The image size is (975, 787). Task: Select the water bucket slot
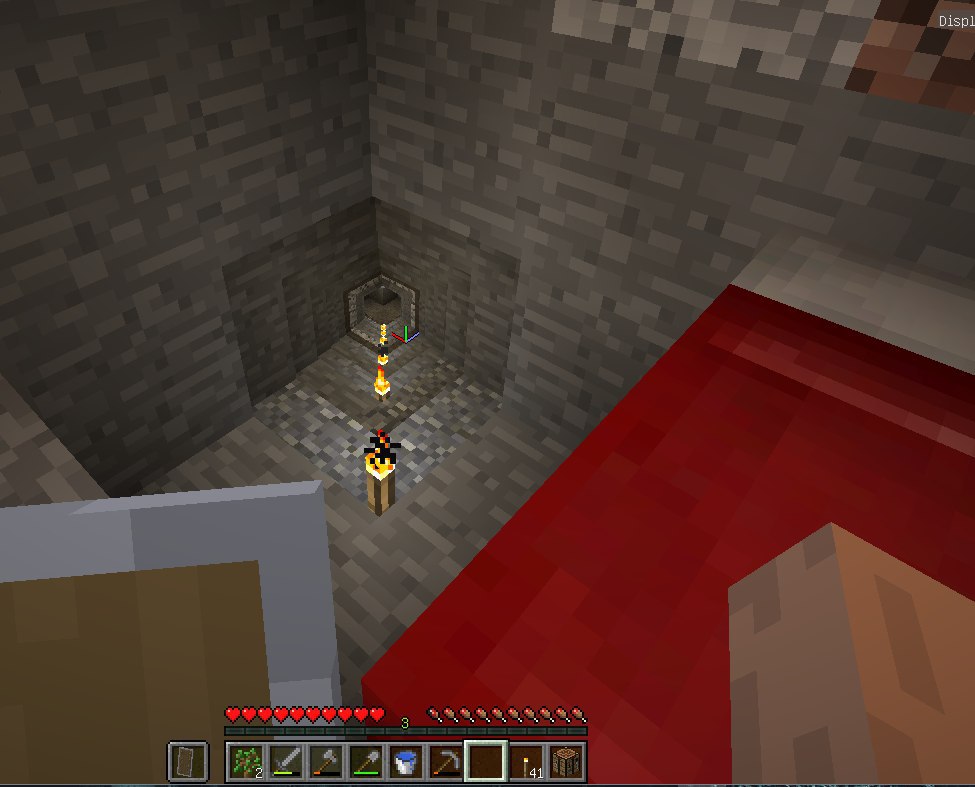tap(405, 762)
